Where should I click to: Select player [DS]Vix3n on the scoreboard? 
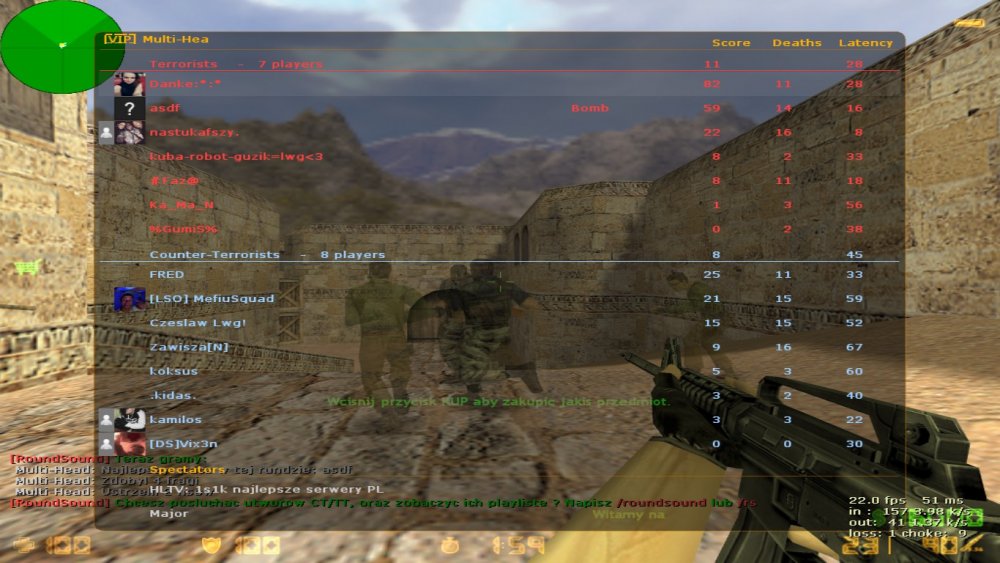pyautogui.click(x=183, y=444)
